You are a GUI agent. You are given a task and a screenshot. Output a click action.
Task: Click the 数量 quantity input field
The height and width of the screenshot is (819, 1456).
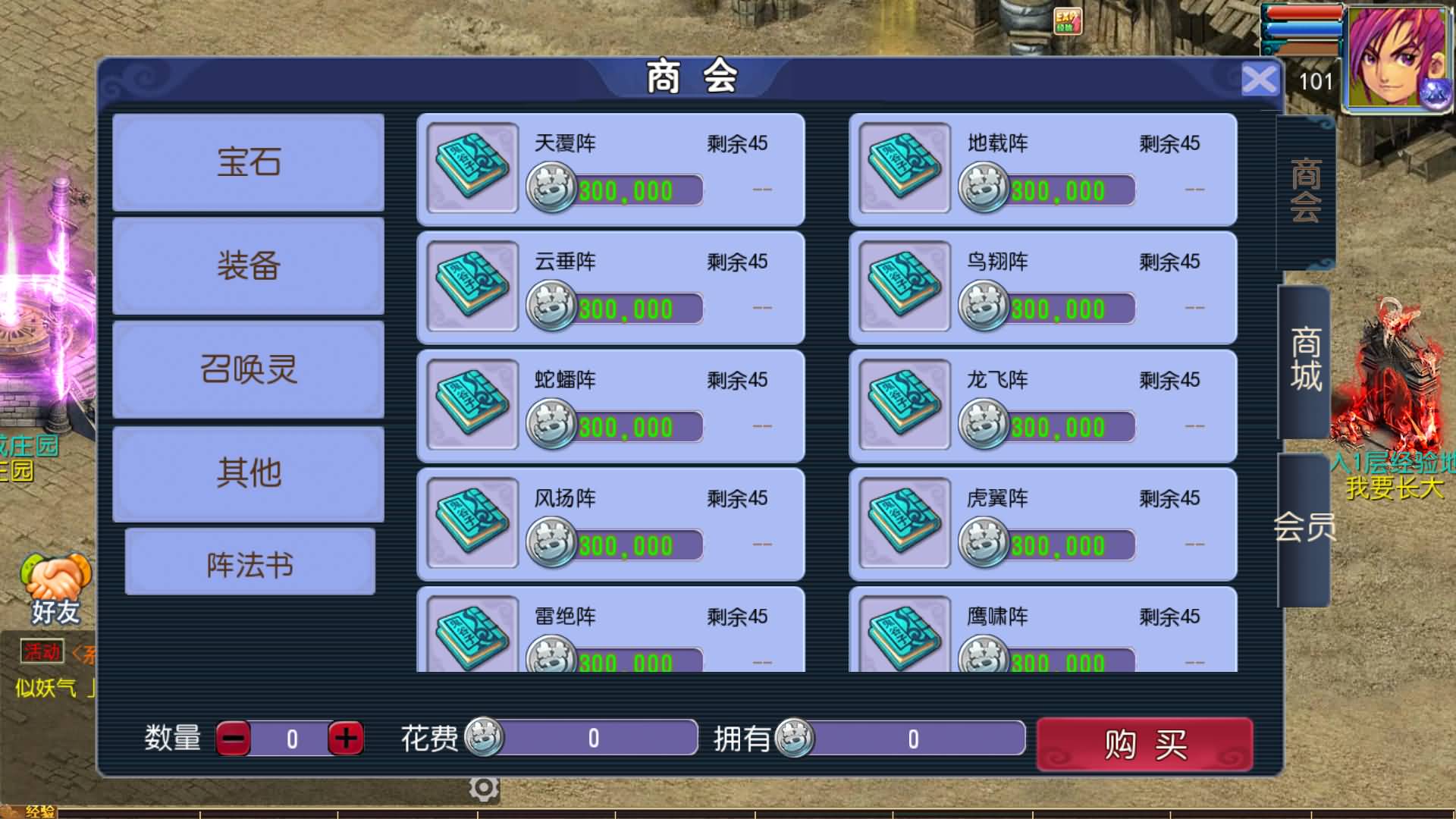[x=290, y=736]
